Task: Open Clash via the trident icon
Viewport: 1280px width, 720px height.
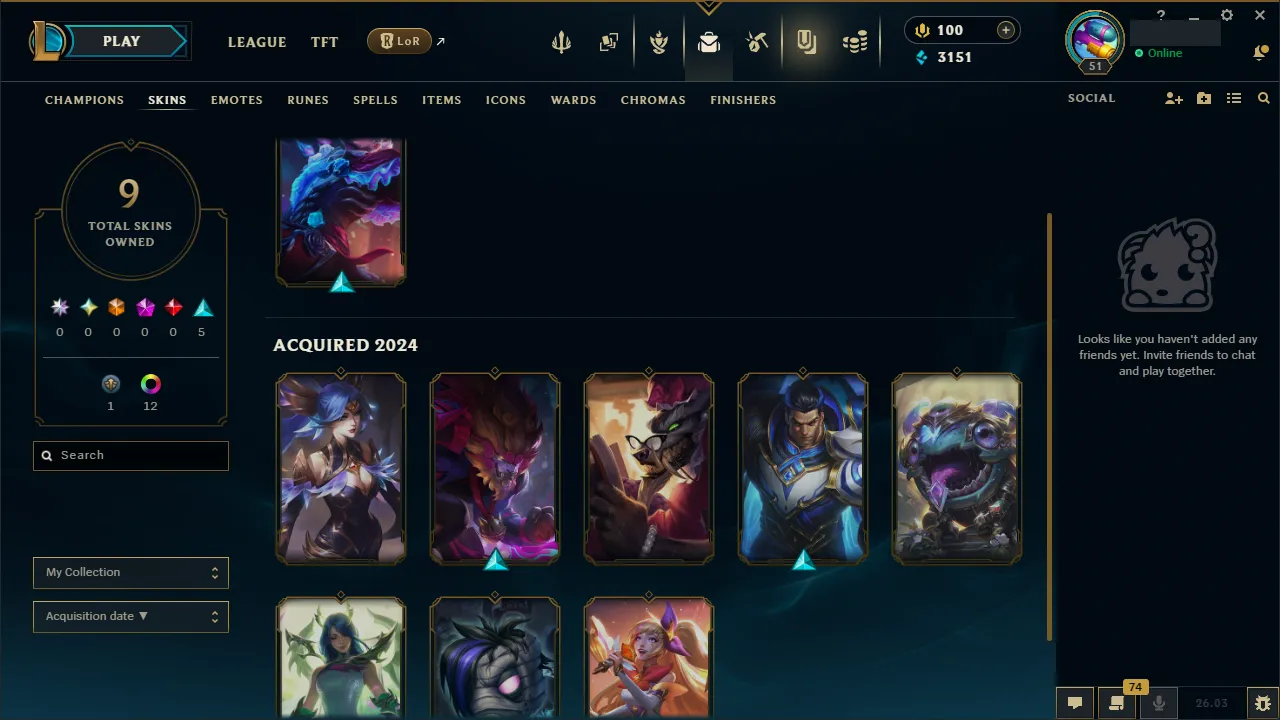Action: (x=561, y=41)
